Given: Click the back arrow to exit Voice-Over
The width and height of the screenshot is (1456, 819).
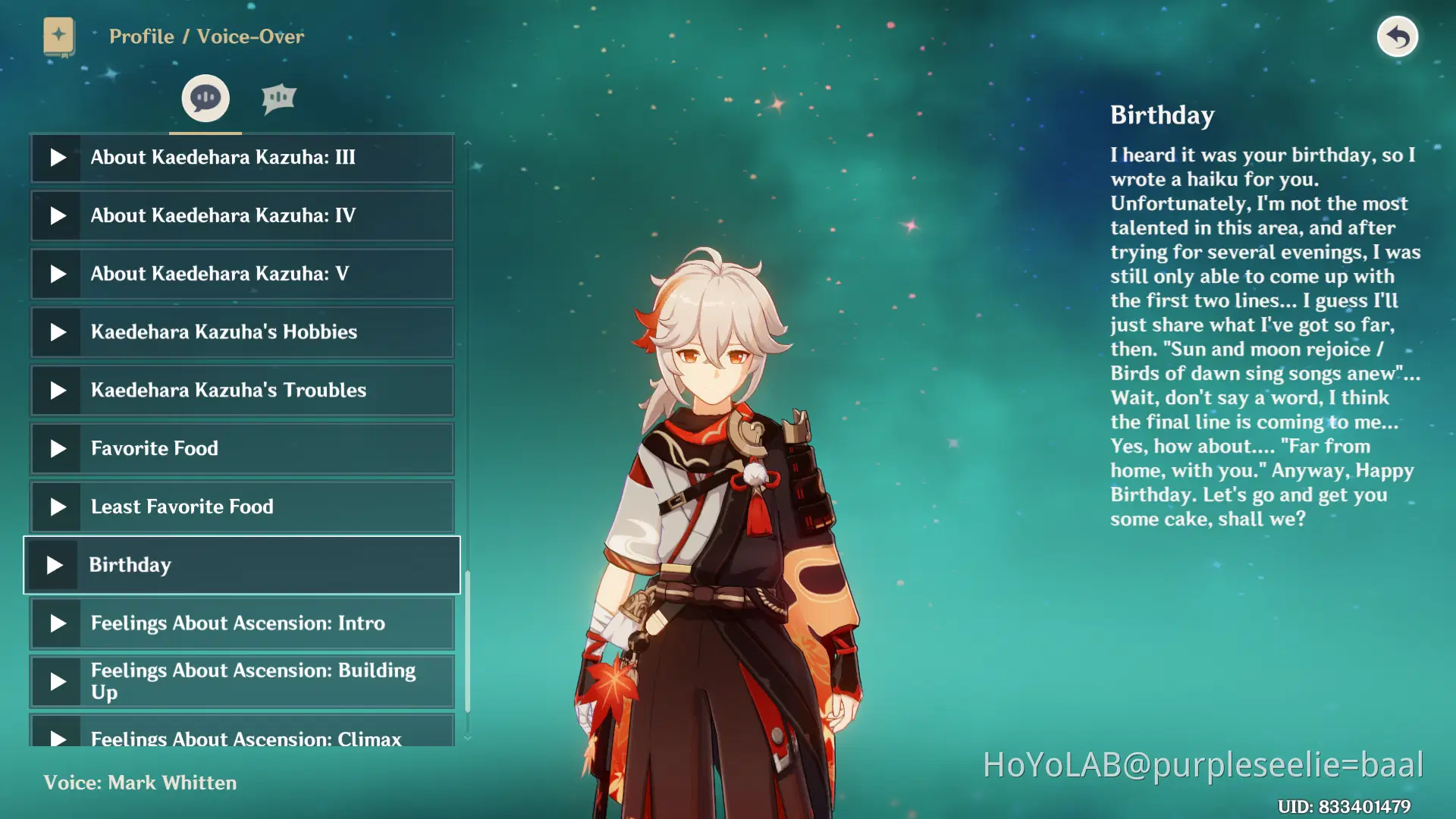Looking at the screenshot, I should pyautogui.click(x=1398, y=36).
